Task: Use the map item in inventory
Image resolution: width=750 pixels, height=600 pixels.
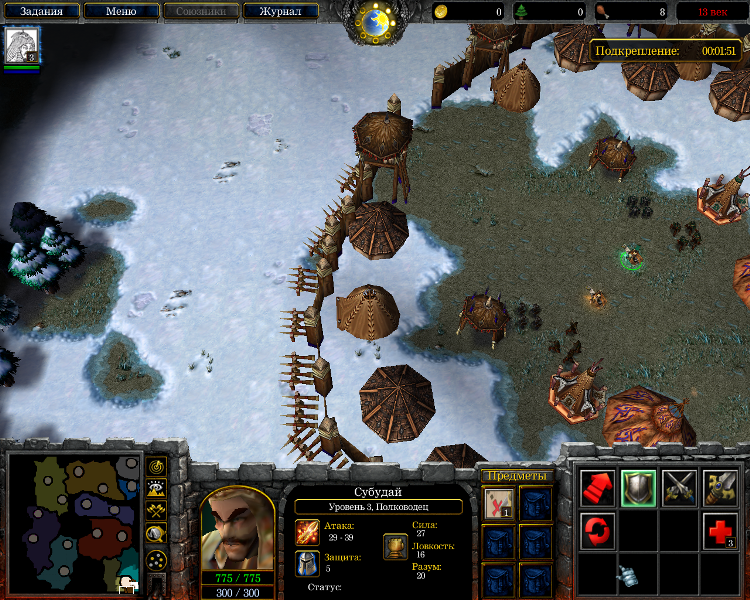Action: 499,504
